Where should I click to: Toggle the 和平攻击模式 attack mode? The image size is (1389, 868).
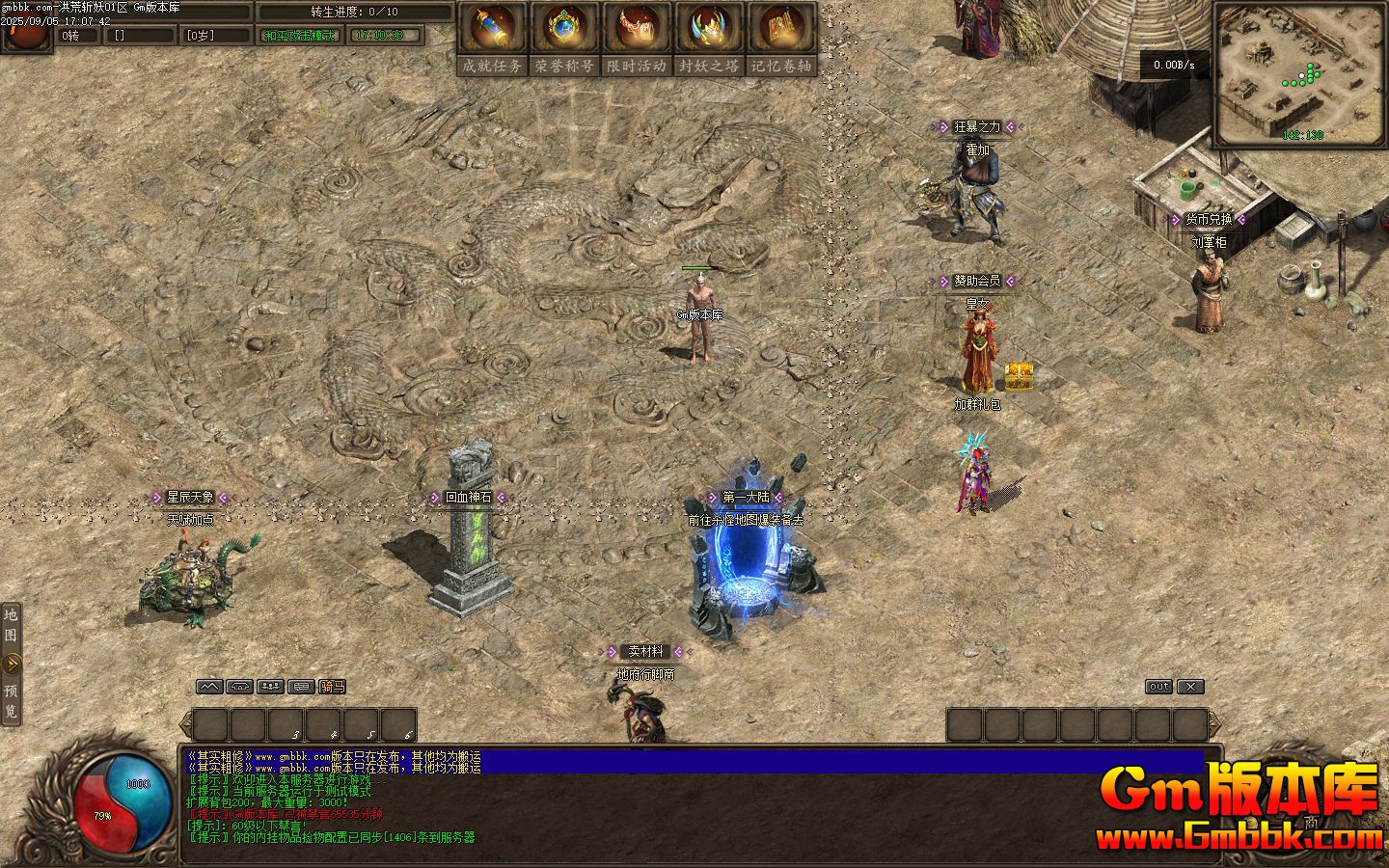point(299,36)
